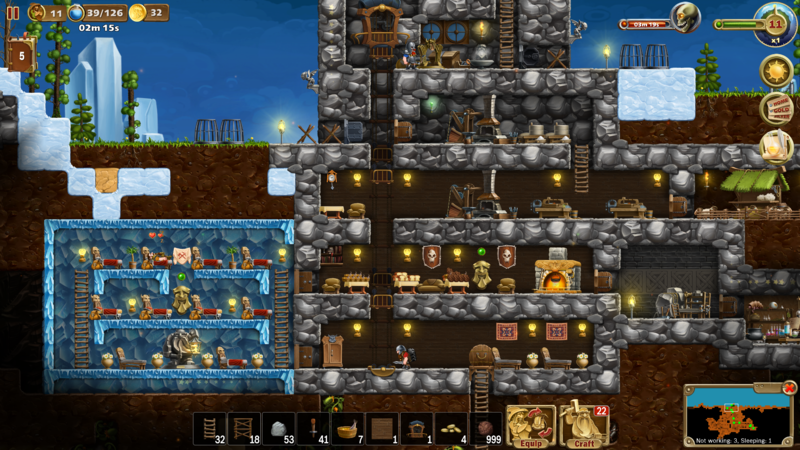Viewport: 800px width, 450px height.
Task: Close the minimap with the red X
Action: coord(789,388)
